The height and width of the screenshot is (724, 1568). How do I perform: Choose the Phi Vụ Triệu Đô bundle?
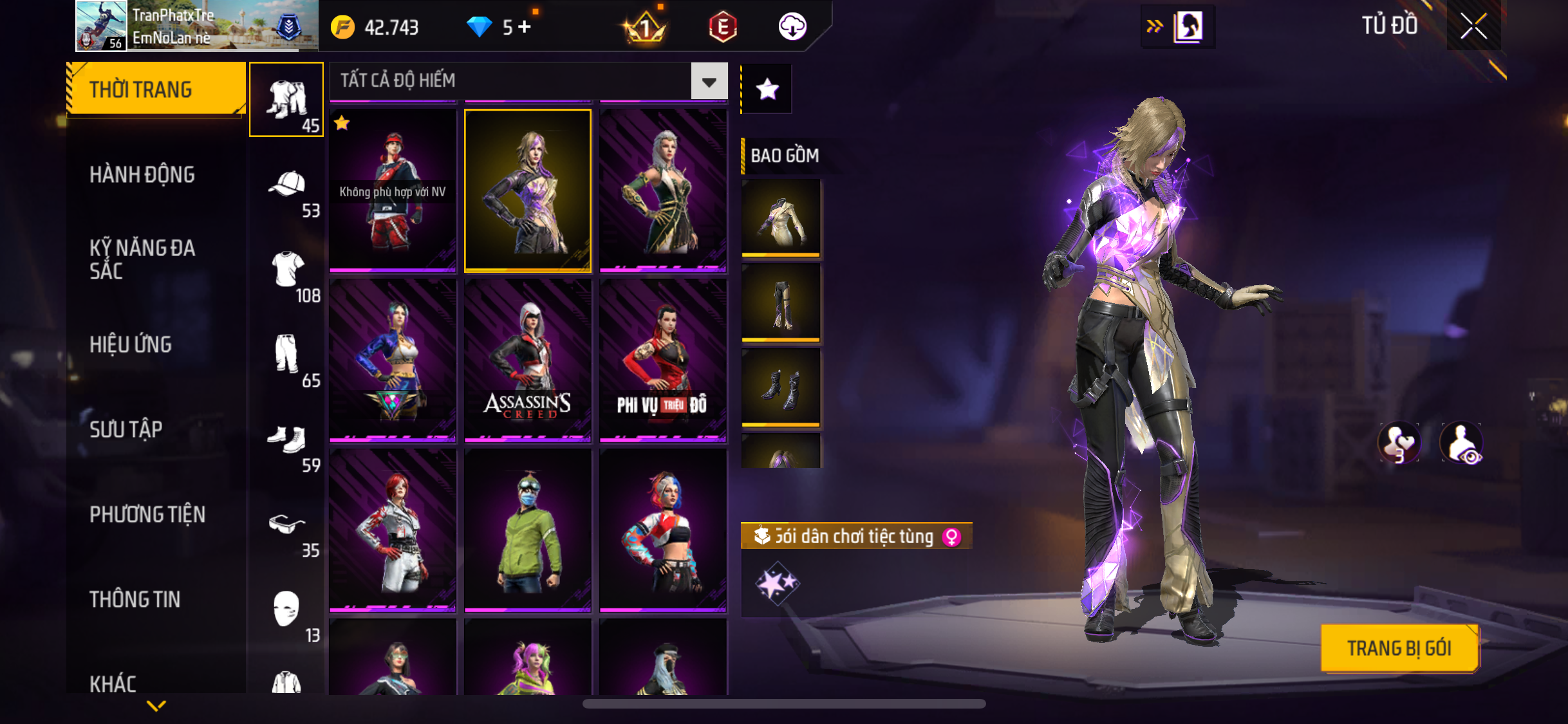tap(663, 360)
